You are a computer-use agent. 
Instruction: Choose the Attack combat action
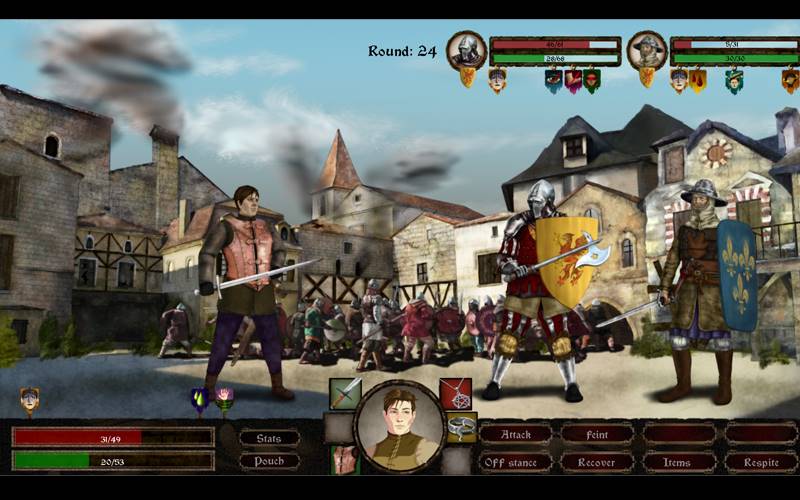516,434
